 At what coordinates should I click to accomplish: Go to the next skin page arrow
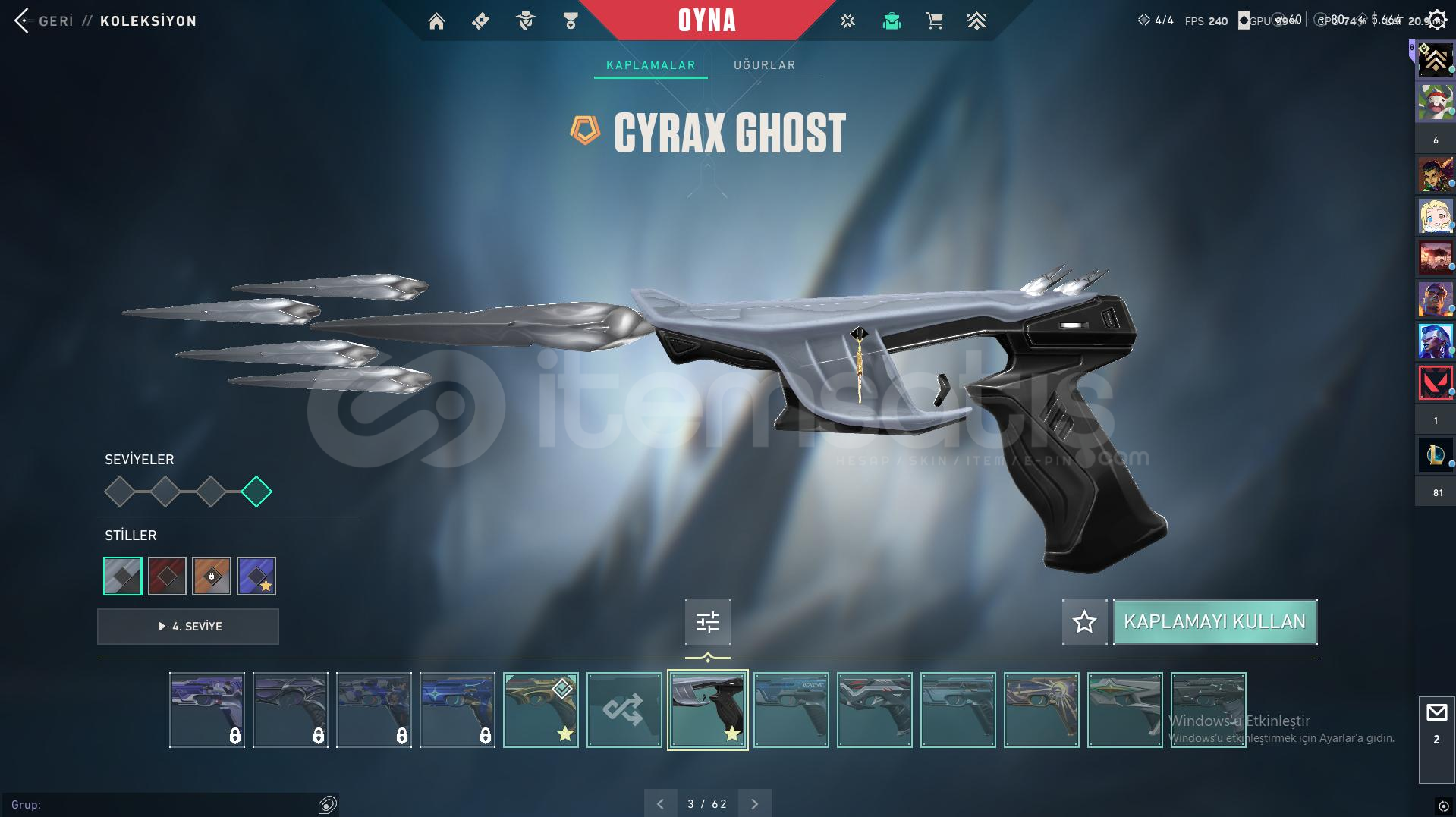[x=754, y=804]
